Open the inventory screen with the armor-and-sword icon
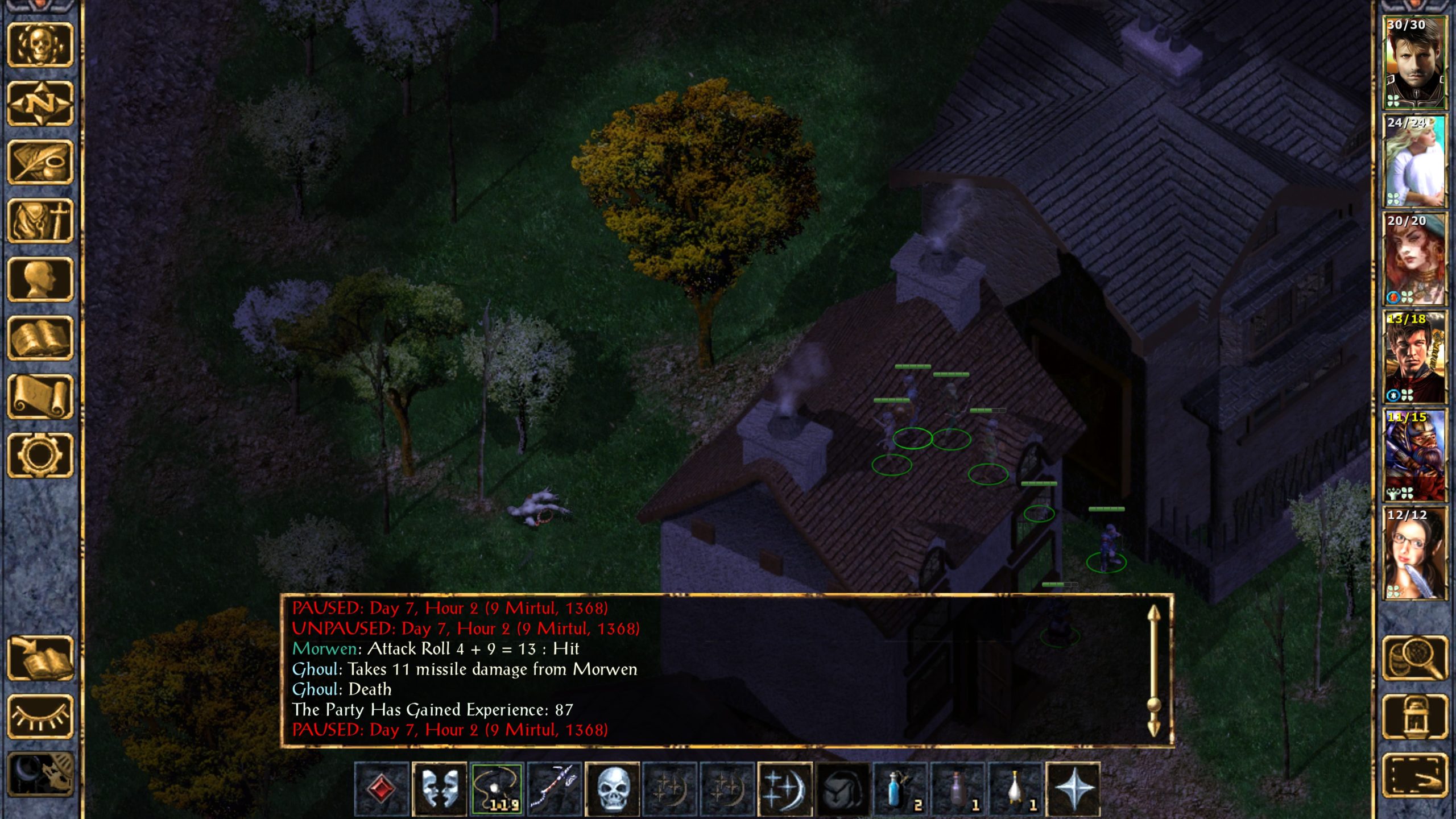 pos(40,221)
